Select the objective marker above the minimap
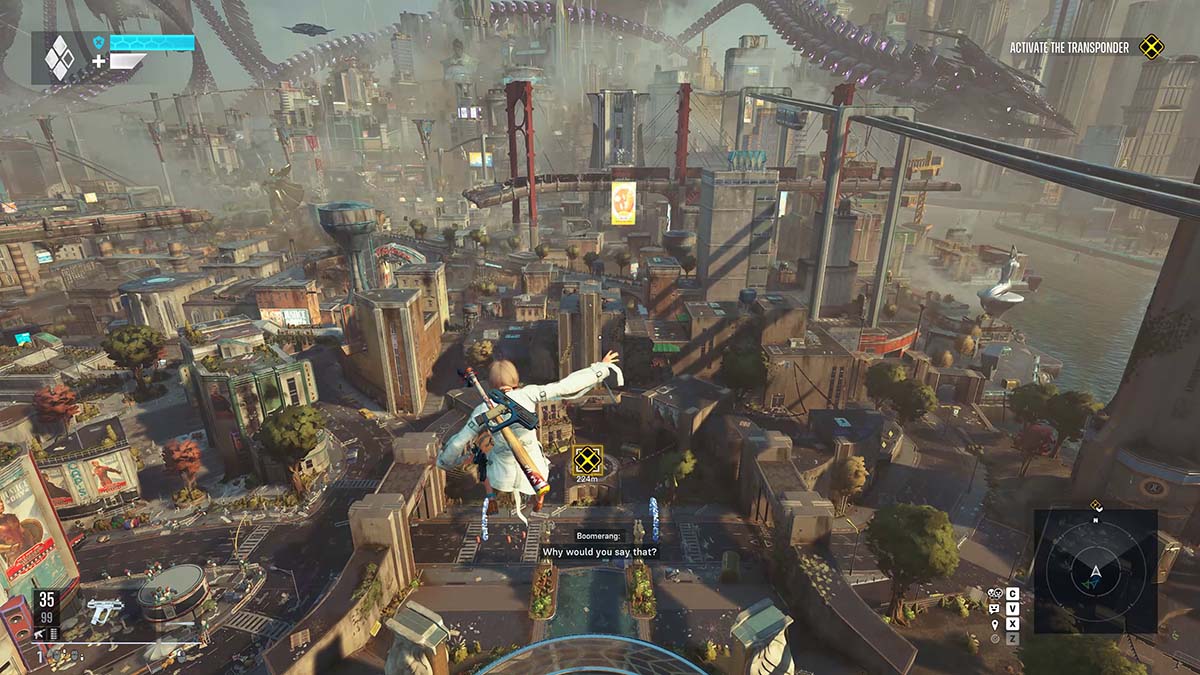Image resolution: width=1200 pixels, height=675 pixels. [1096, 505]
